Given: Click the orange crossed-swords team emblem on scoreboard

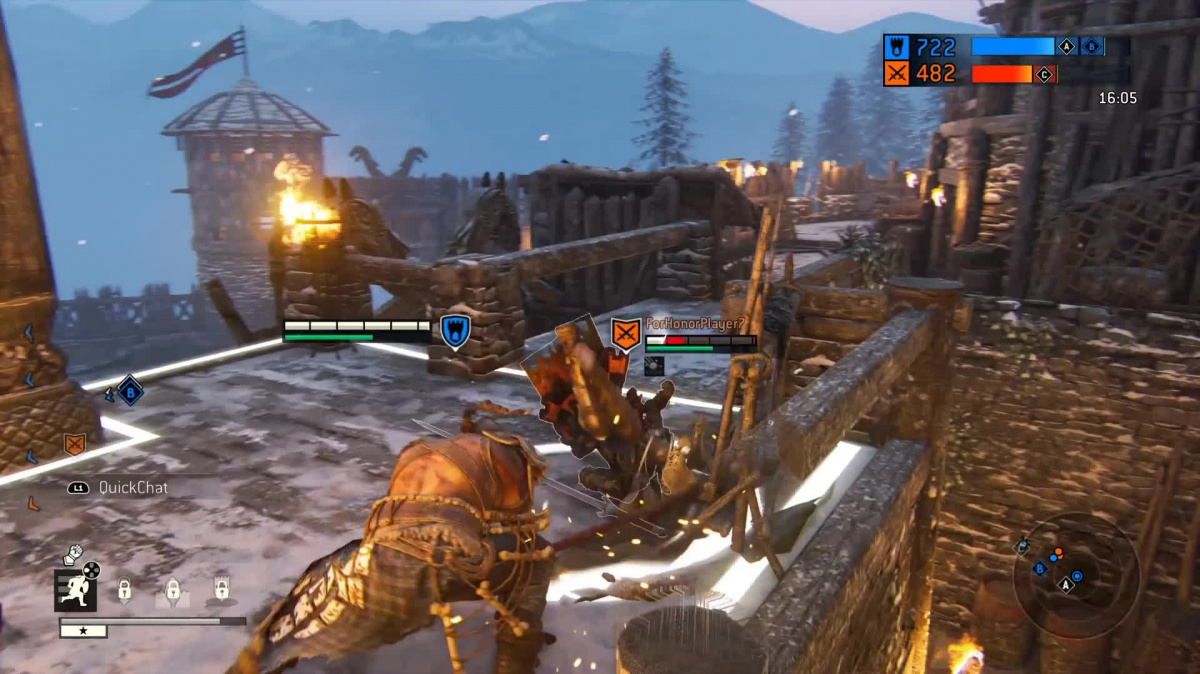Looking at the screenshot, I should tap(896, 73).
